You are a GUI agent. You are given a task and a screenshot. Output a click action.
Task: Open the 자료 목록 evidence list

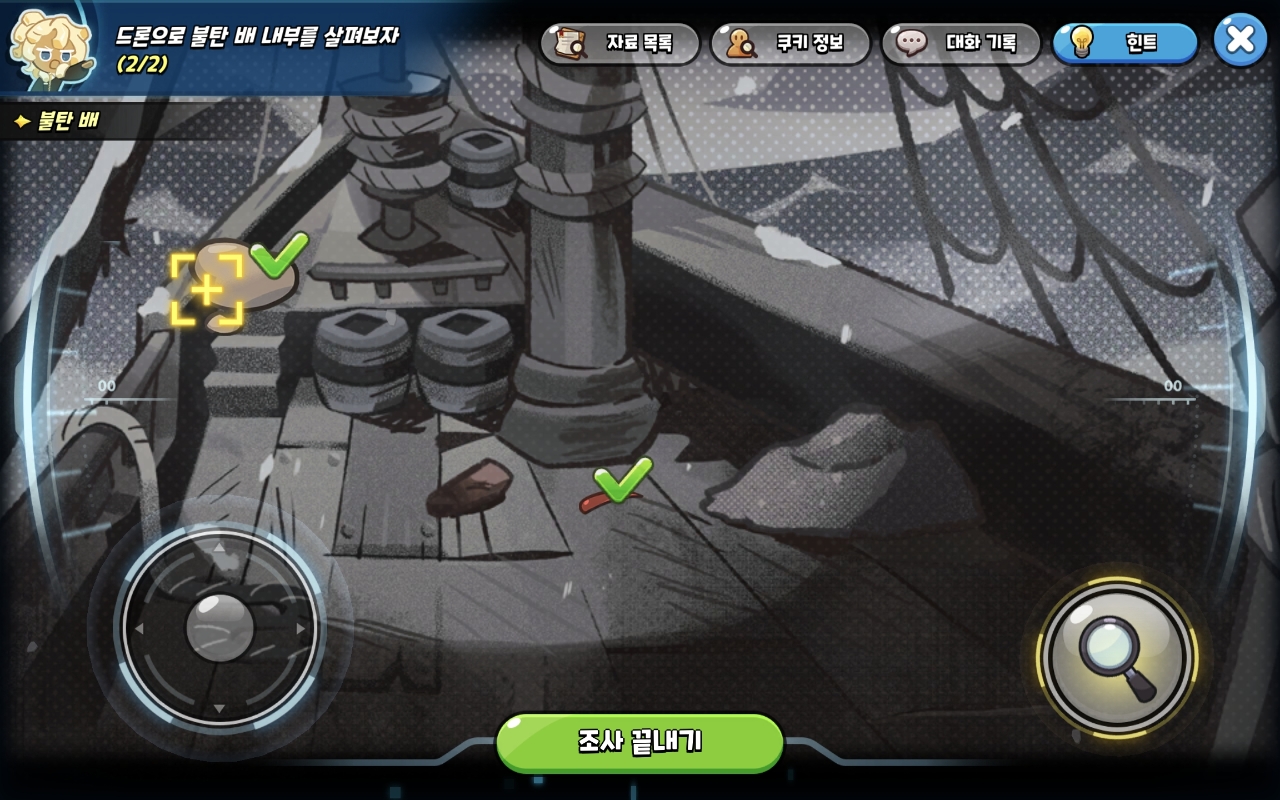pyautogui.click(x=620, y=43)
